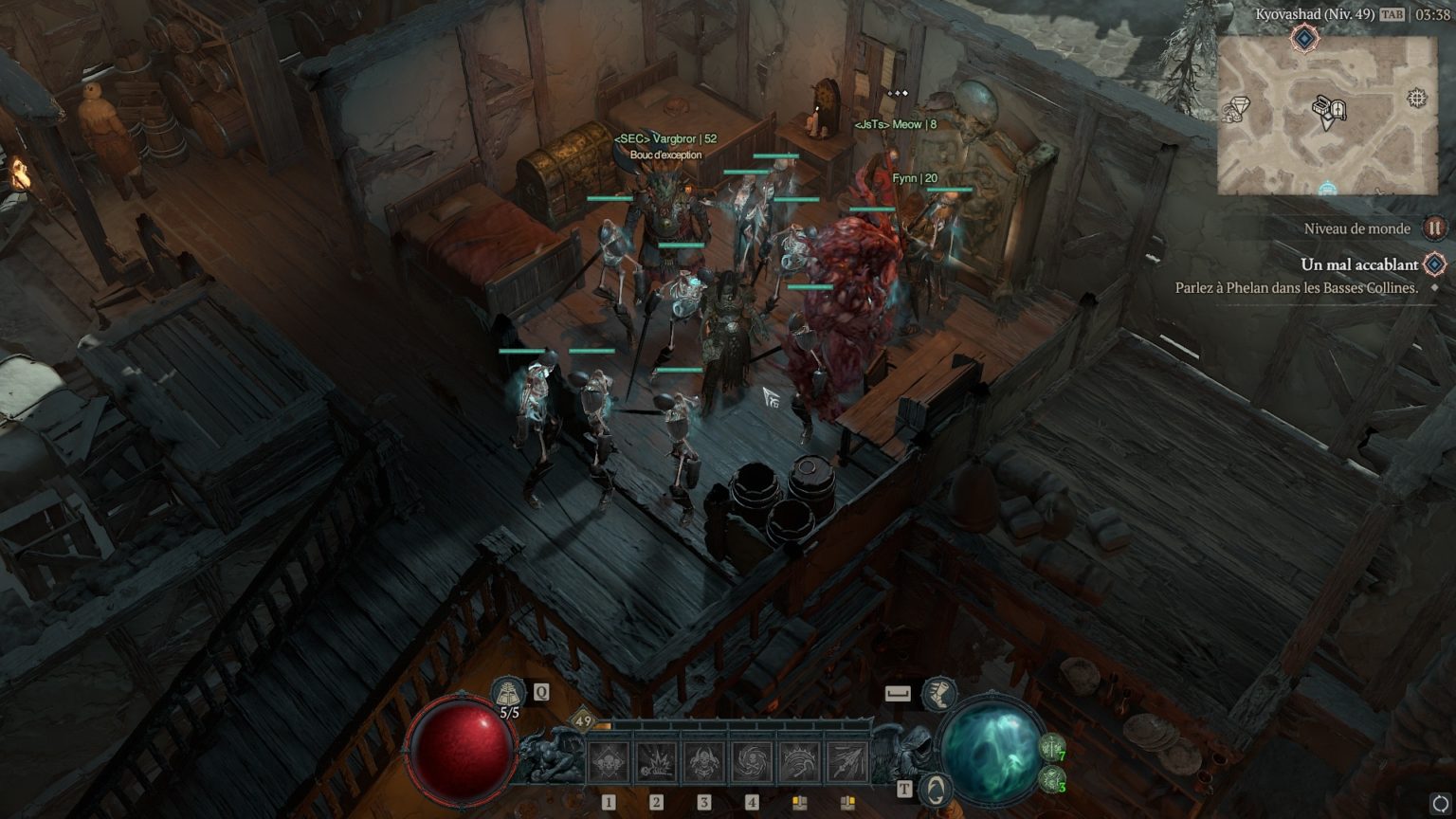Activate the three-skulls skill slot
1456x819 pixels.
[609, 762]
